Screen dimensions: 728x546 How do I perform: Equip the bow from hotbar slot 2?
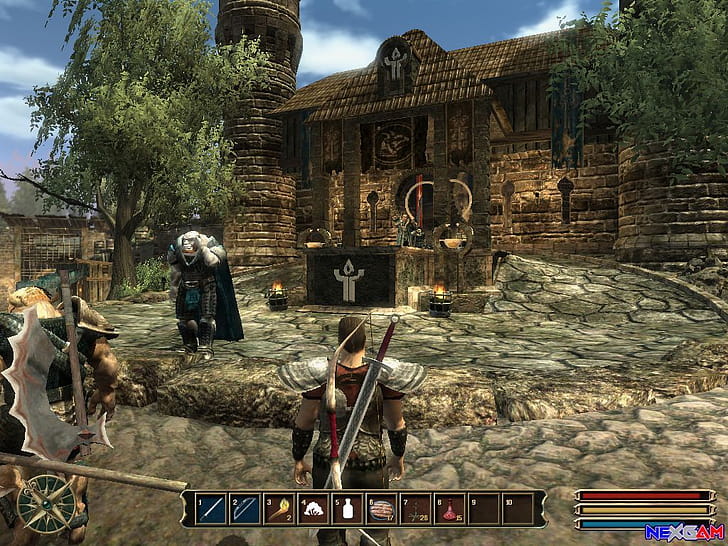[x=243, y=509]
